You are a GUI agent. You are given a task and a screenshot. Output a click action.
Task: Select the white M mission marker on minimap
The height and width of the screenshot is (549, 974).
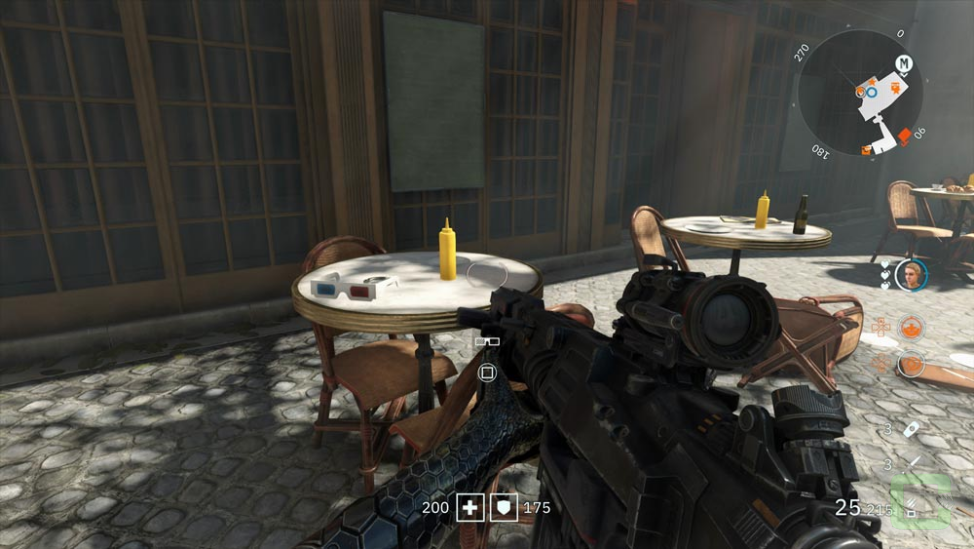pos(904,63)
